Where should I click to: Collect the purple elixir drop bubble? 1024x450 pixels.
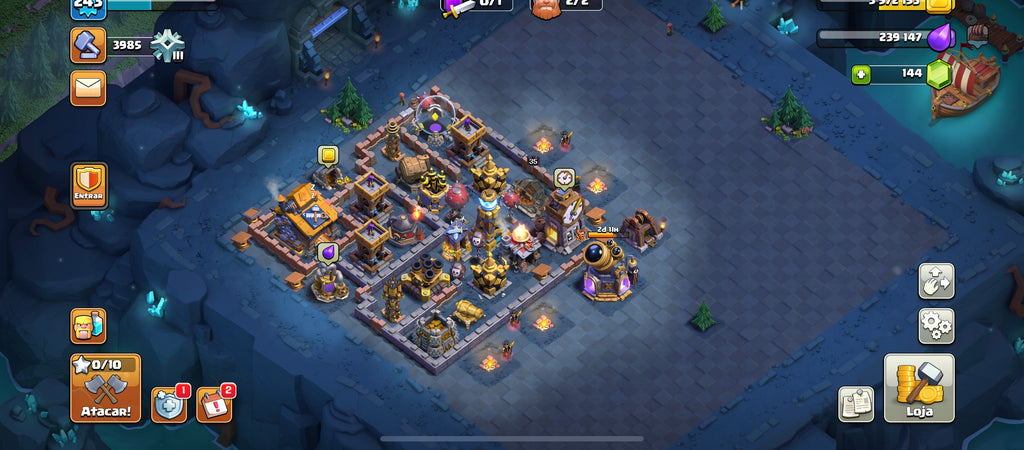328,252
